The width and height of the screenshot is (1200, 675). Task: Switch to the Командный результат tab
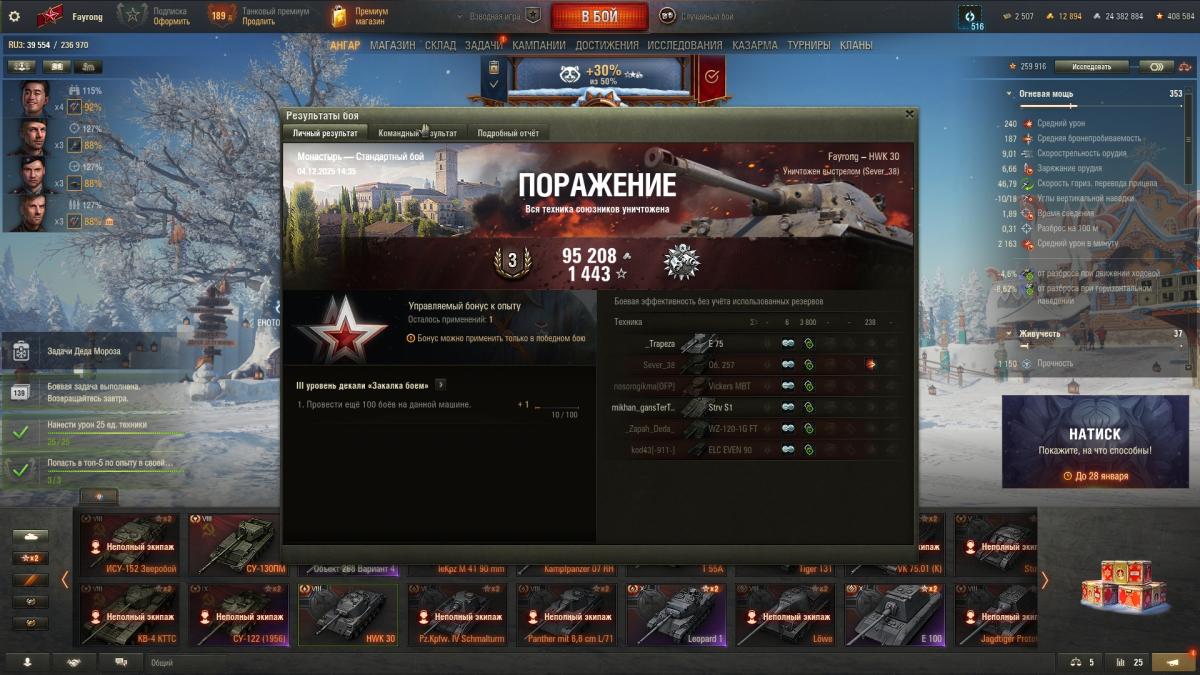(x=417, y=133)
